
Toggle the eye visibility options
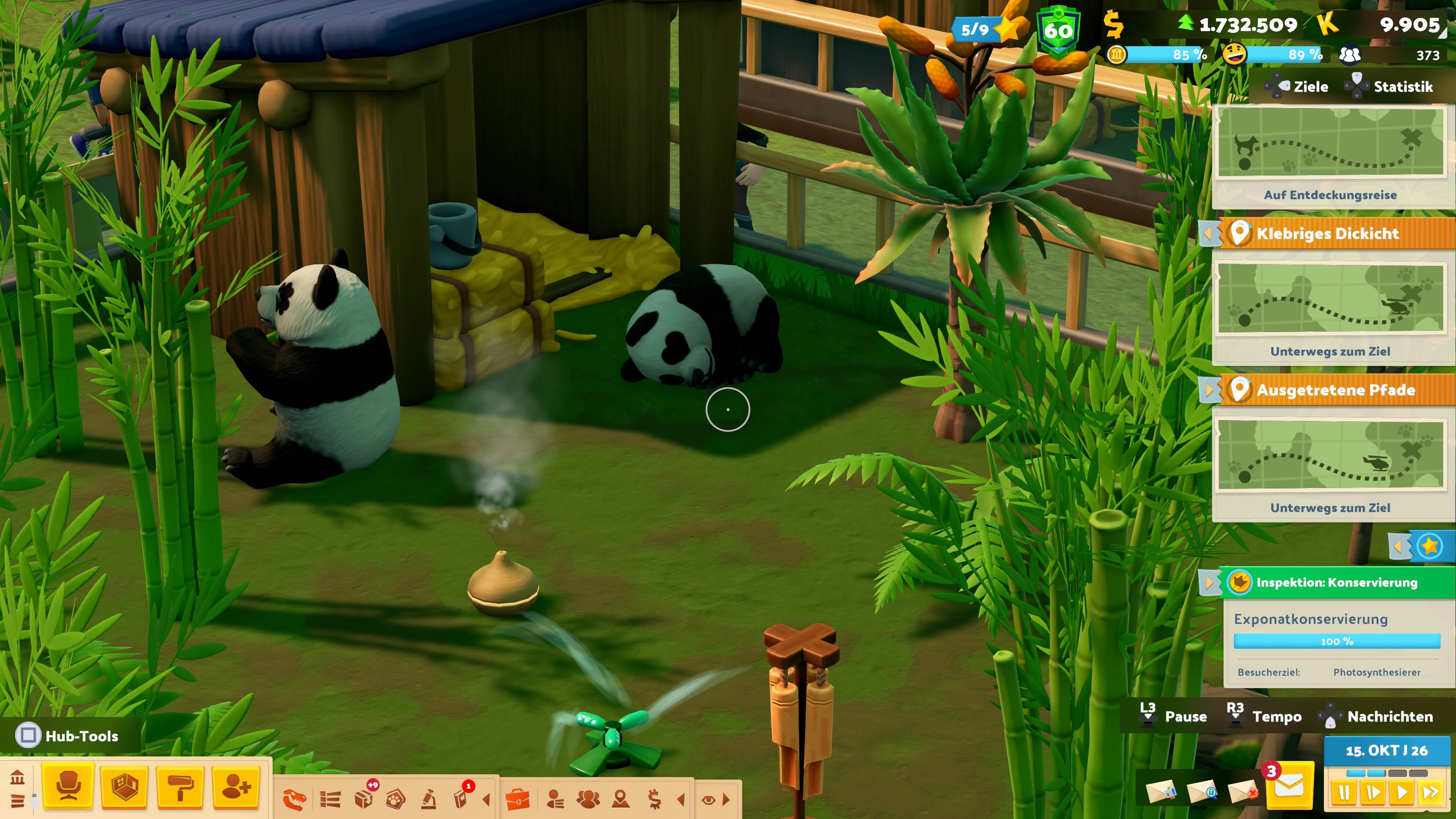coord(708,799)
